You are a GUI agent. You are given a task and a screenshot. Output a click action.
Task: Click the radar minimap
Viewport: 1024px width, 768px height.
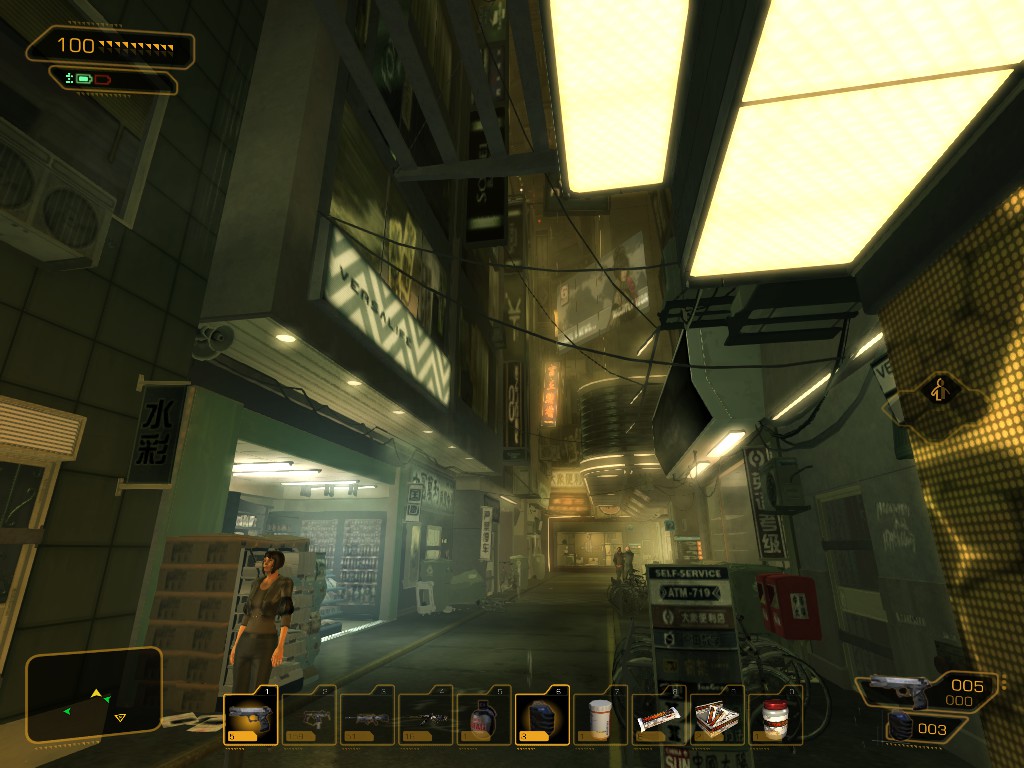coord(94,695)
